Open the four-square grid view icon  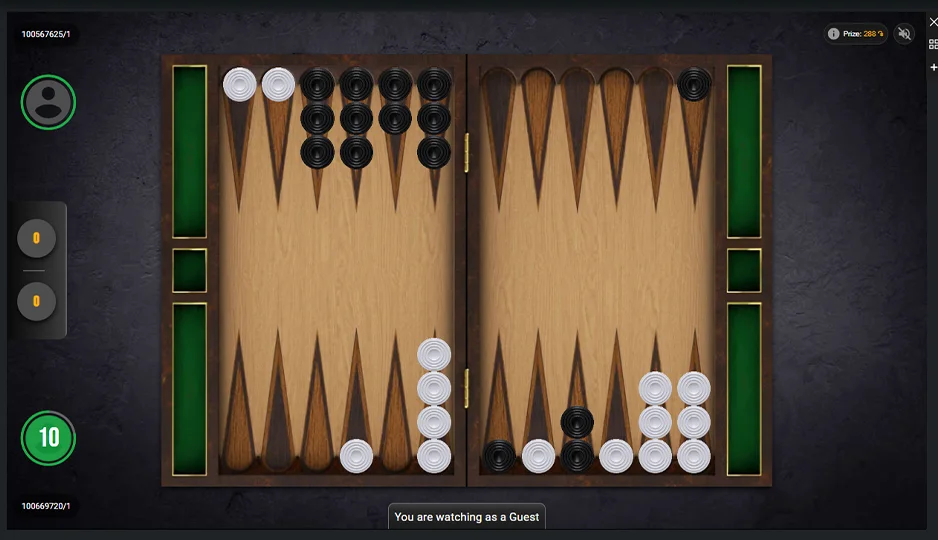click(933, 44)
